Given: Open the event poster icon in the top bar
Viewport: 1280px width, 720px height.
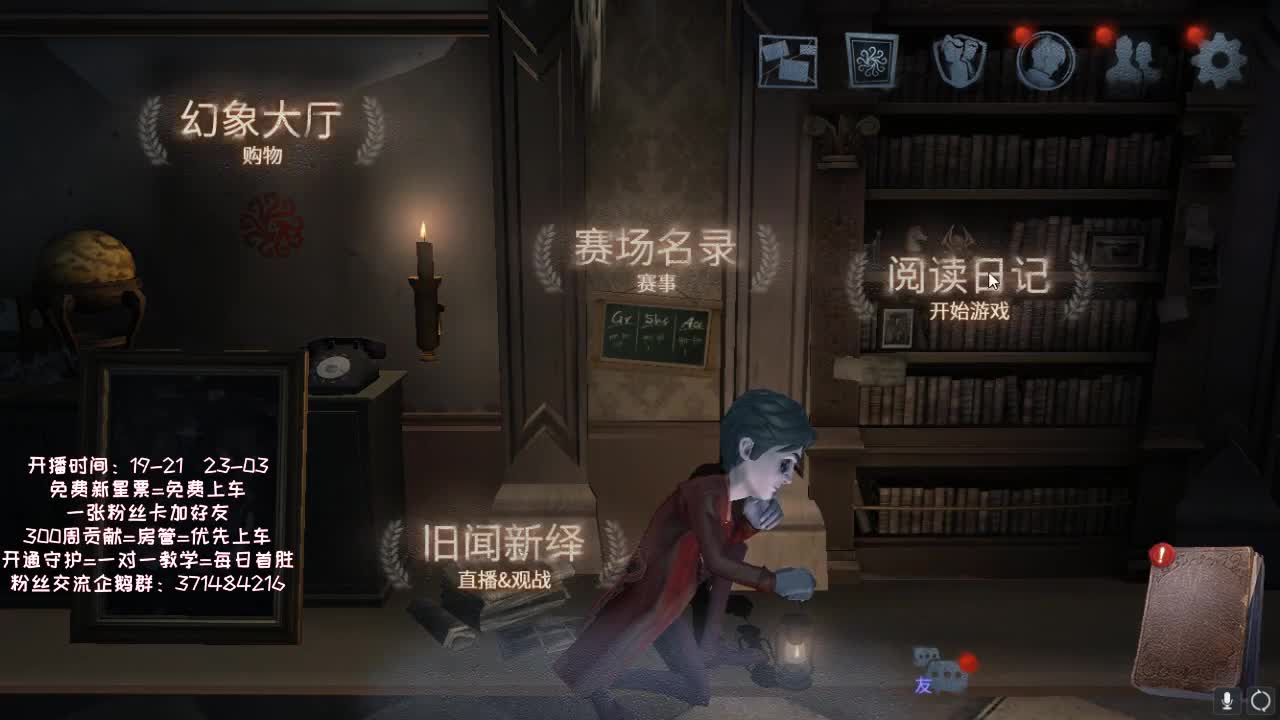Looking at the screenshot, I should tap(870, 60).
